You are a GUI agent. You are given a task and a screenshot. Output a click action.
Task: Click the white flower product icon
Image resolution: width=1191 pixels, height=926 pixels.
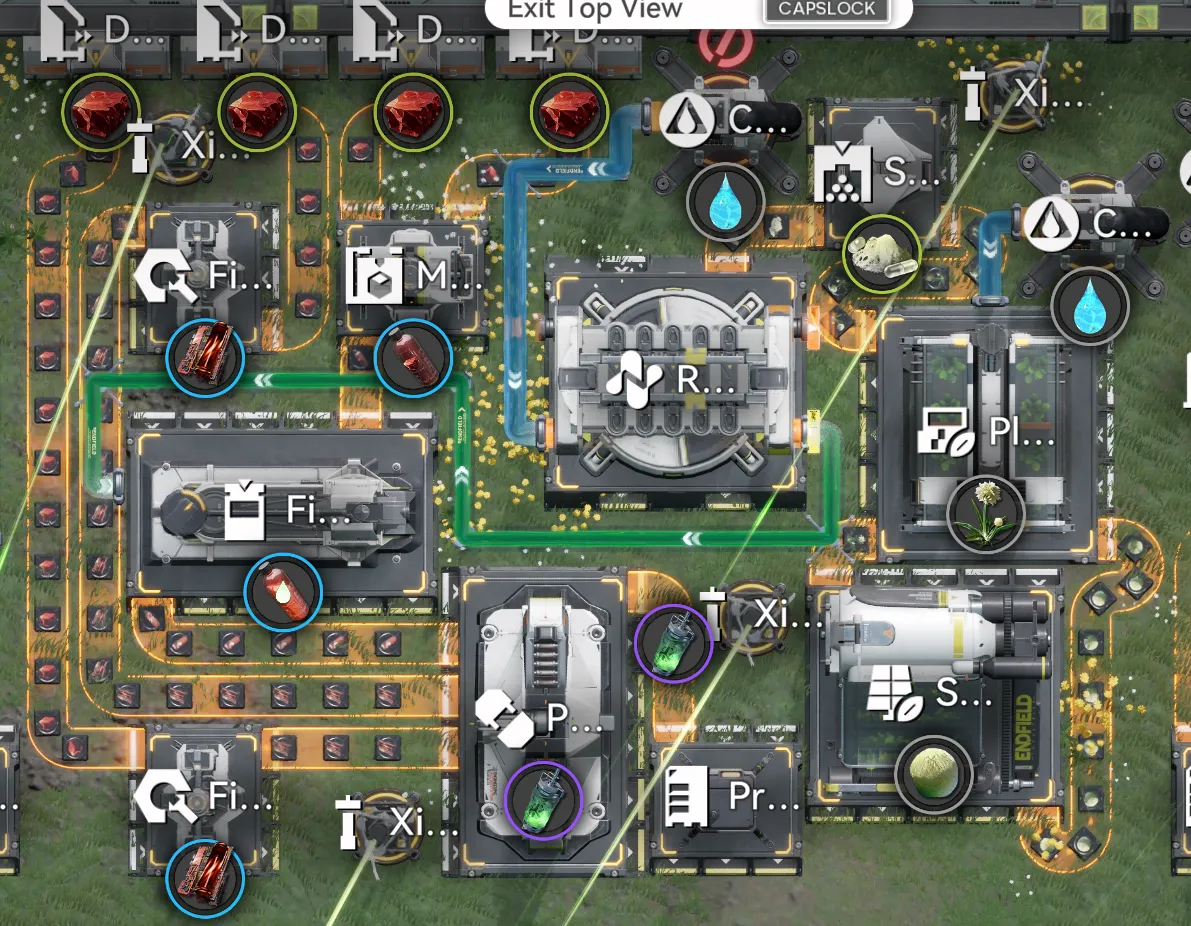pos(985,514)
